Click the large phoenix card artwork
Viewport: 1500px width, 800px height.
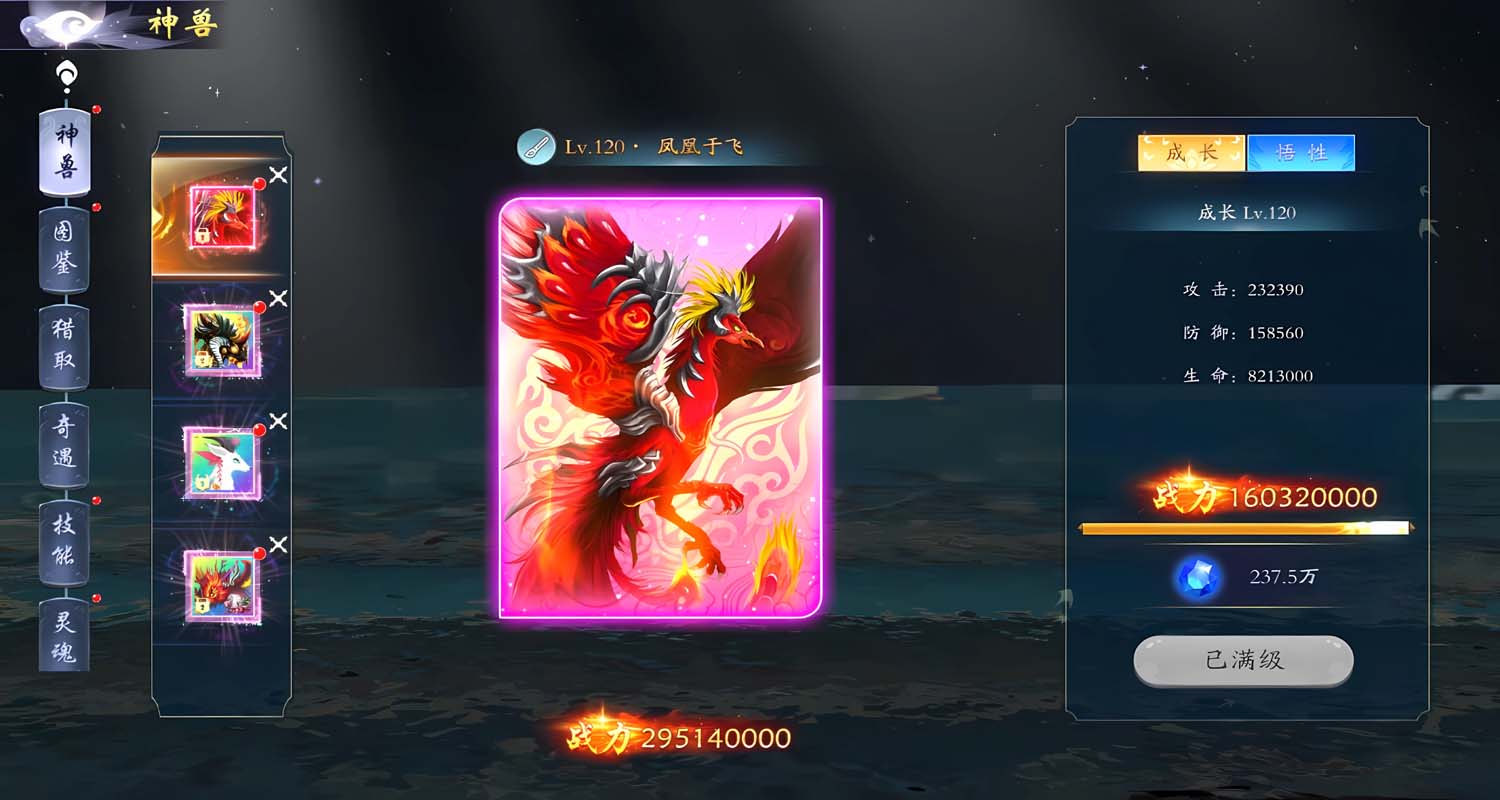click(x=661, y=407)
